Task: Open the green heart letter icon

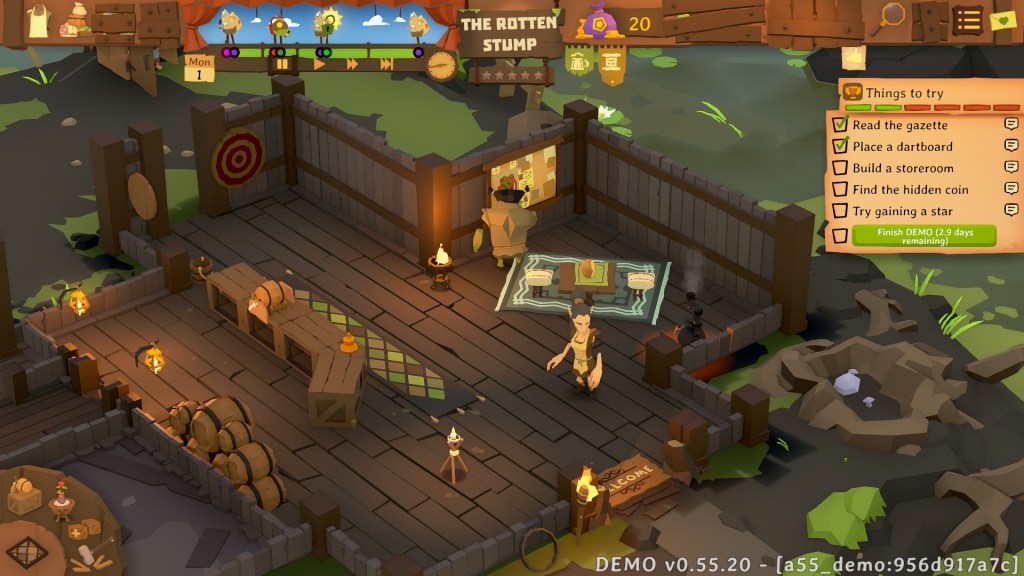Action: pos(1001,20)
